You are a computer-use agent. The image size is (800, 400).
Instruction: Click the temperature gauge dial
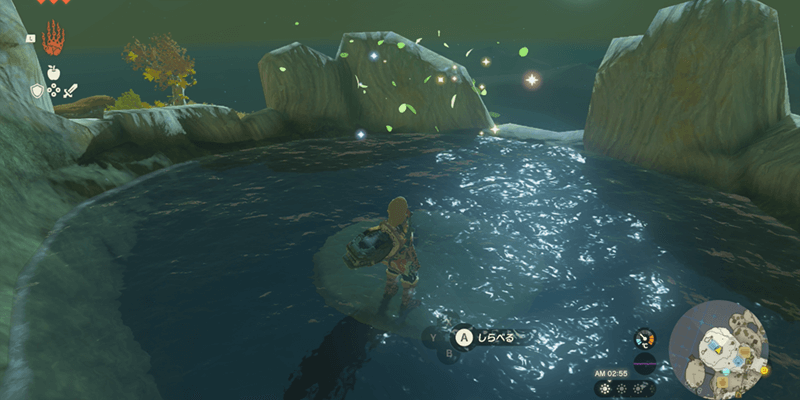tap(645, 340)
